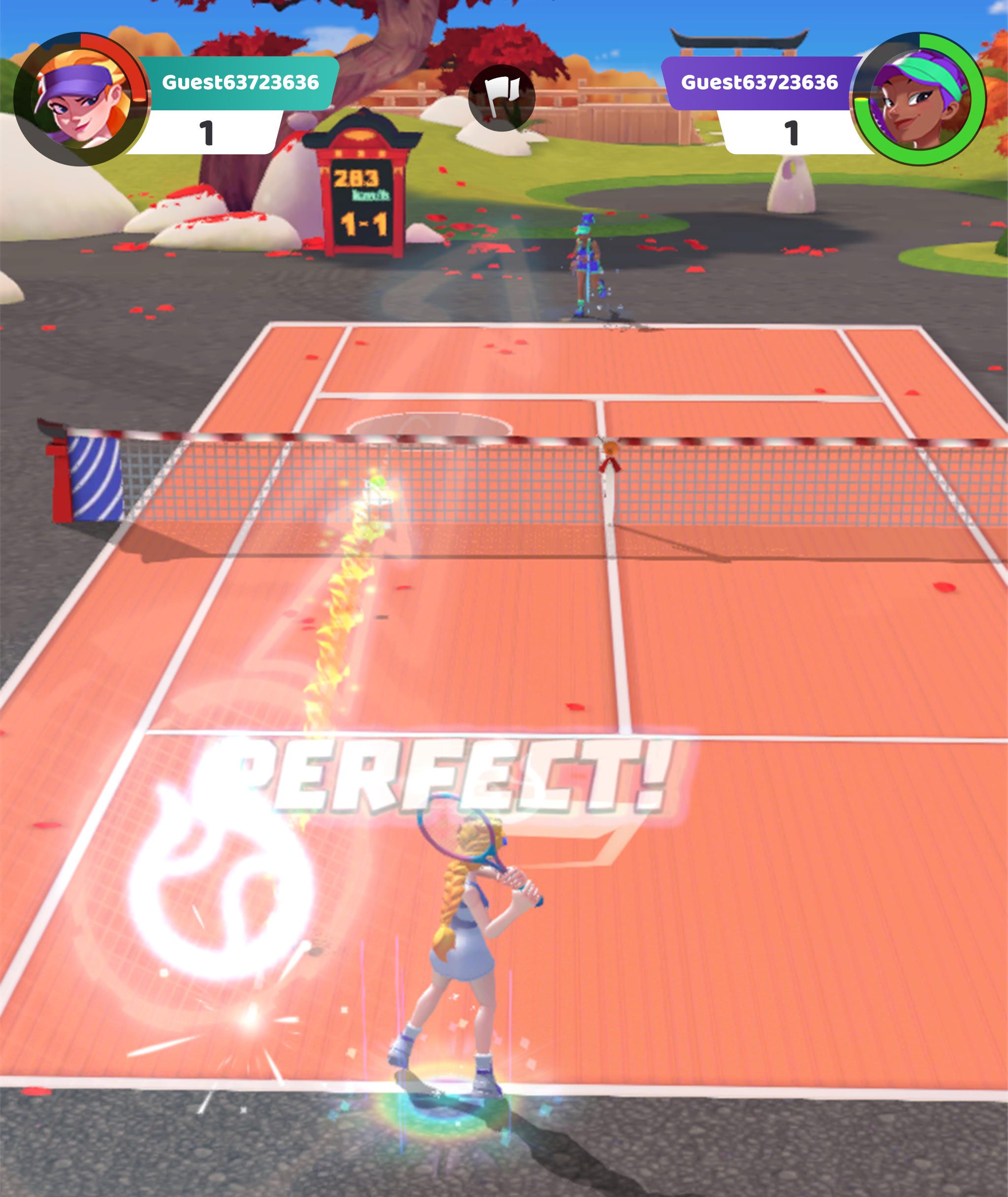
Task: Expand the right Guest63723636 name banner
Action: click(x=760, y=82)
